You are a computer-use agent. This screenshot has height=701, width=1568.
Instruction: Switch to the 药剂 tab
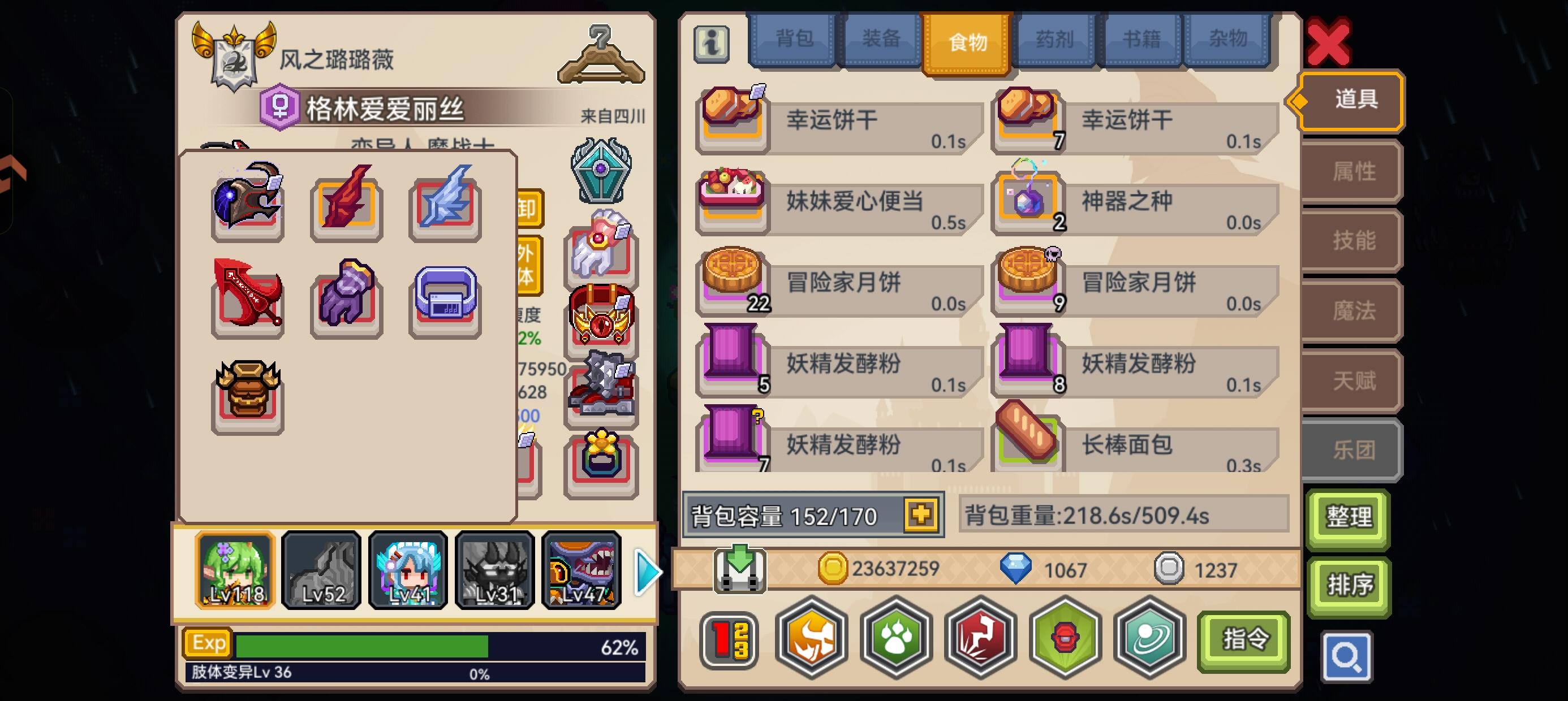[1056, 38]
